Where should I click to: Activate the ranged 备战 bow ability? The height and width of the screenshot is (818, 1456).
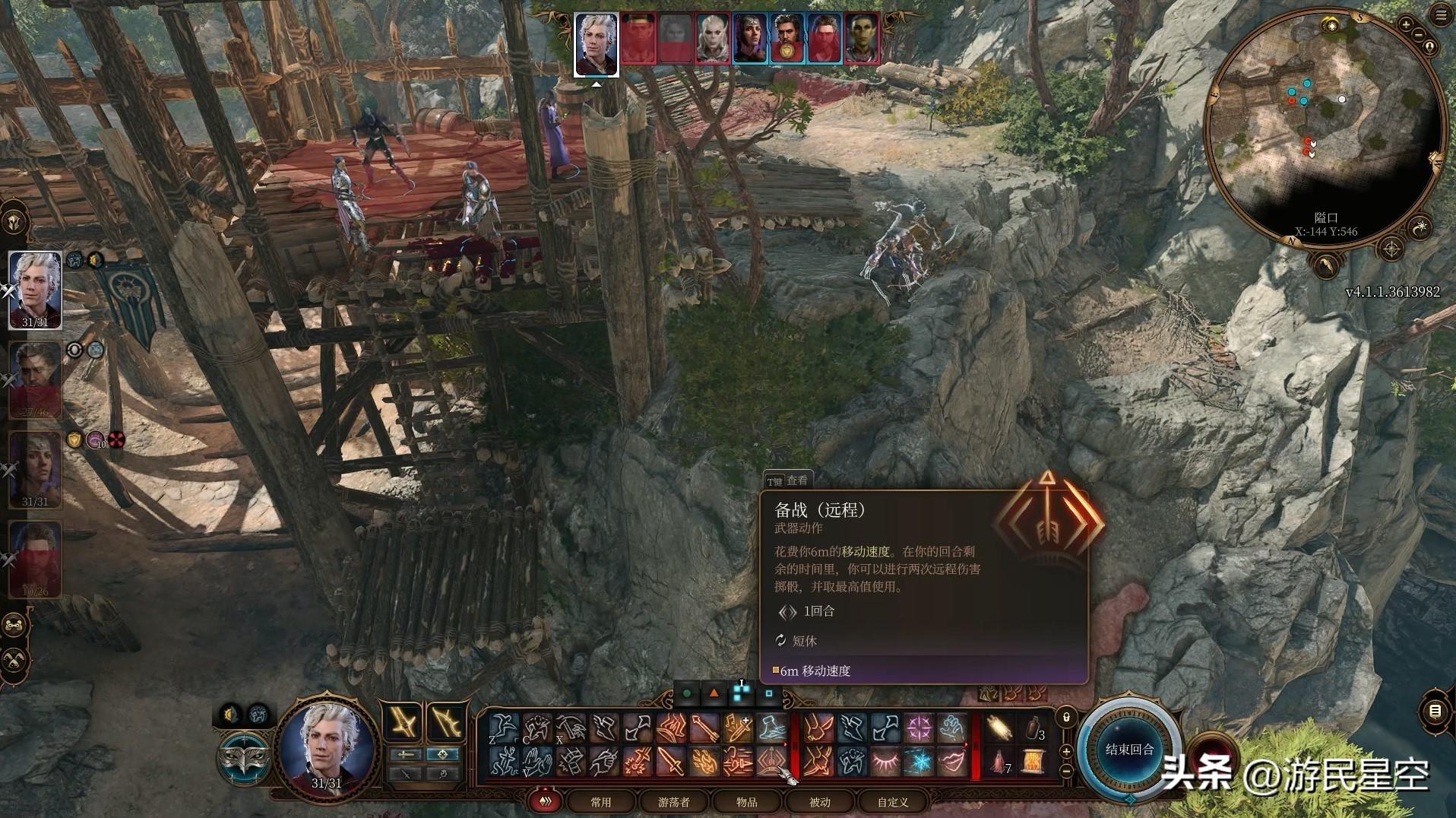pos(771,760)
